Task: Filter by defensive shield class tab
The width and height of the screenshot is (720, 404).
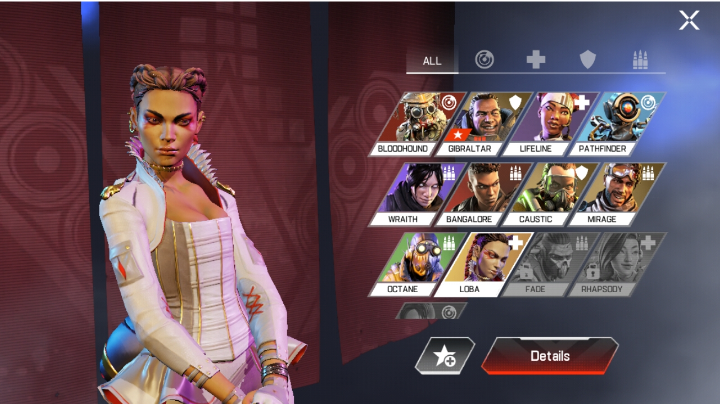Action: (x=588, y=60)
